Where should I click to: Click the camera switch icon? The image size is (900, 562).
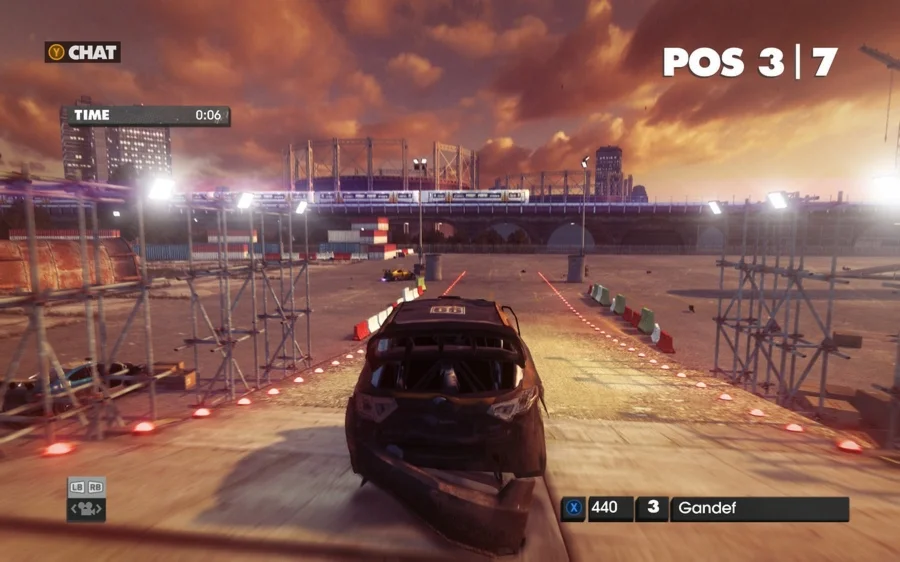(x=86, y=509)
